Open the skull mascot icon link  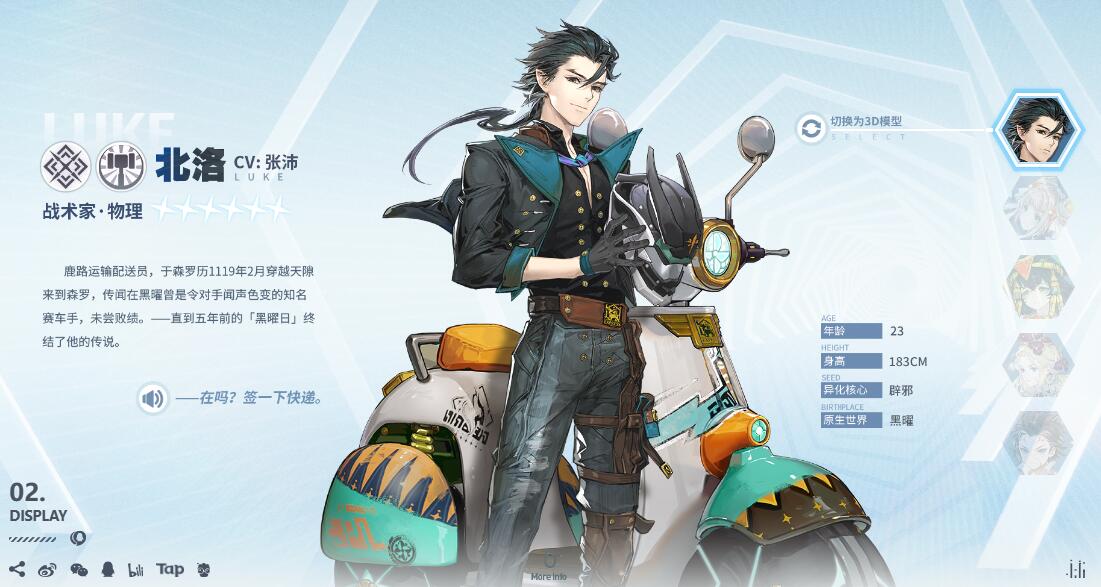tap(204, 570)
